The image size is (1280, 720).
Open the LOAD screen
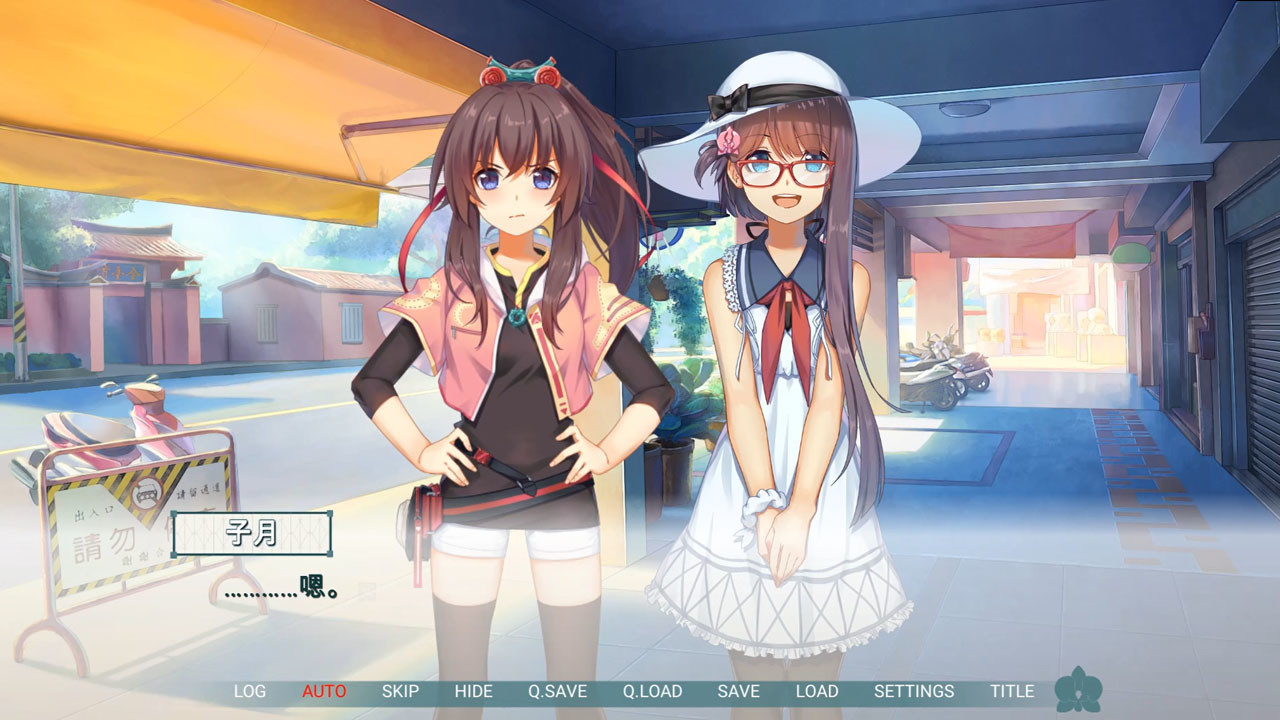[x=816, y=691]
